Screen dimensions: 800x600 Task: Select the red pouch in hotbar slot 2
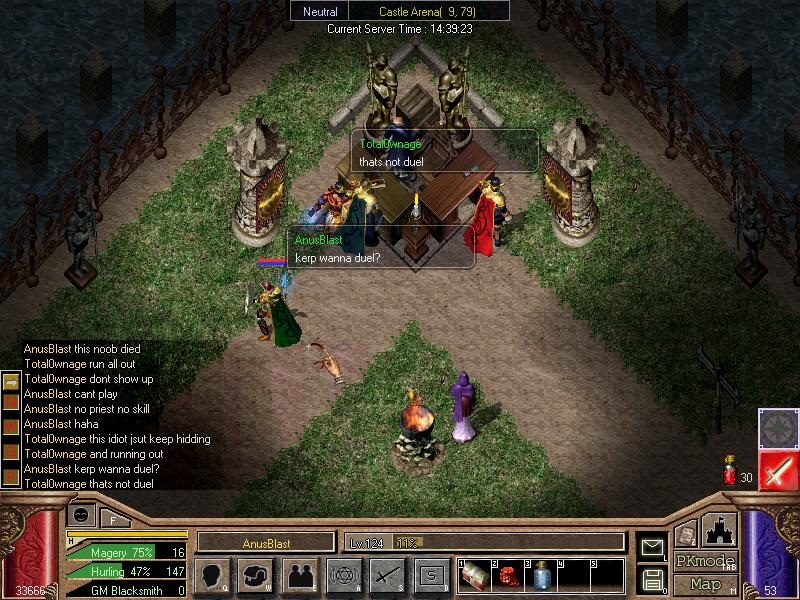(x=508, y=575)
